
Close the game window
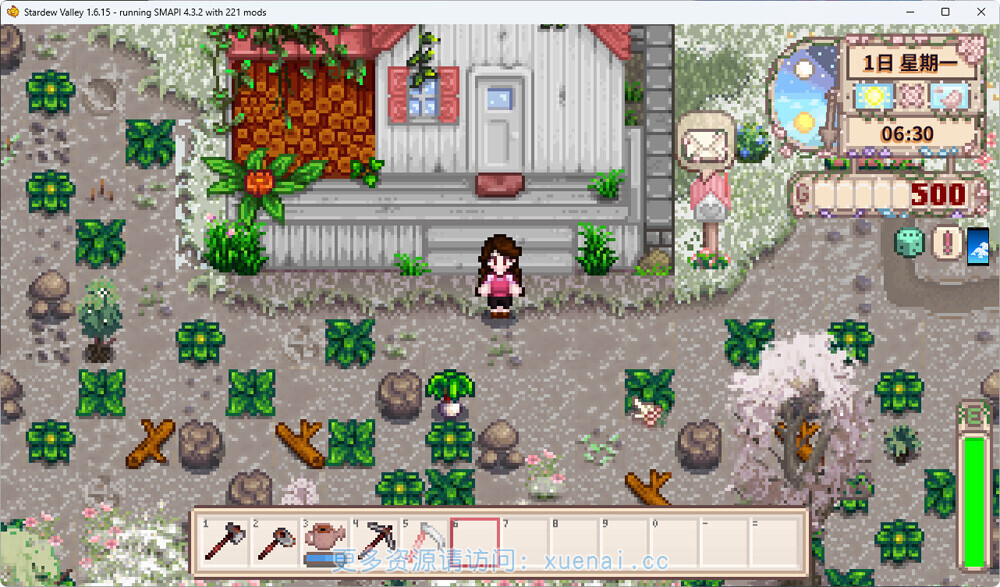click(977, 12)
